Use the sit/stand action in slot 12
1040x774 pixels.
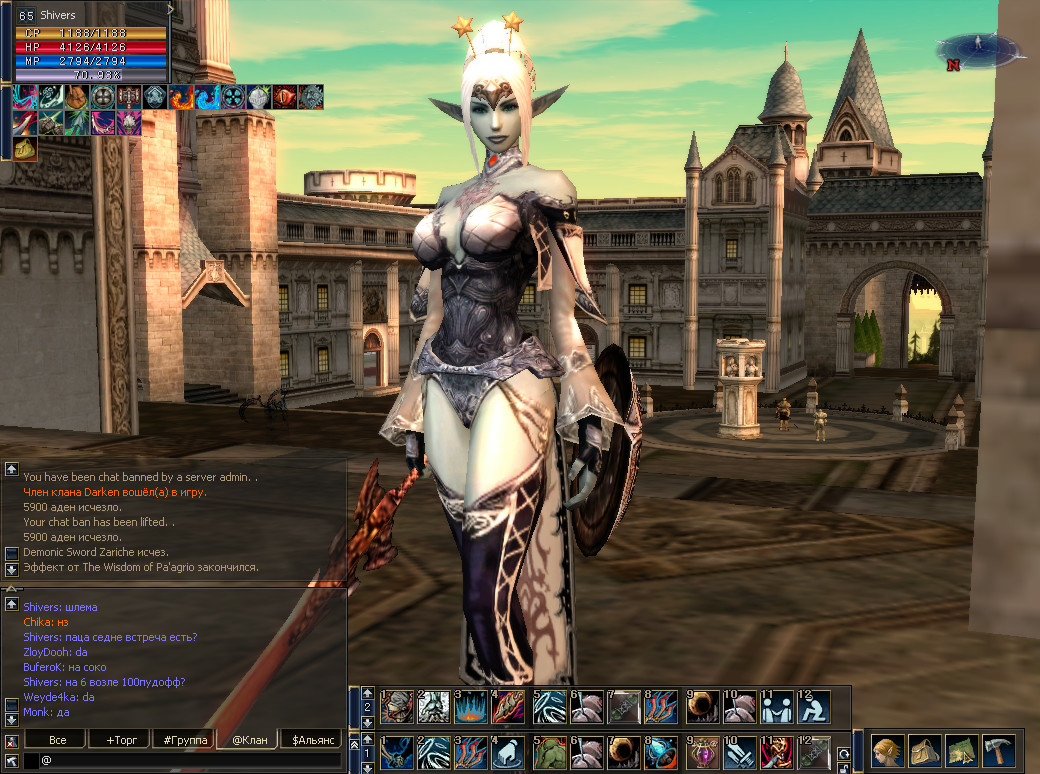[x=814, y=707]
